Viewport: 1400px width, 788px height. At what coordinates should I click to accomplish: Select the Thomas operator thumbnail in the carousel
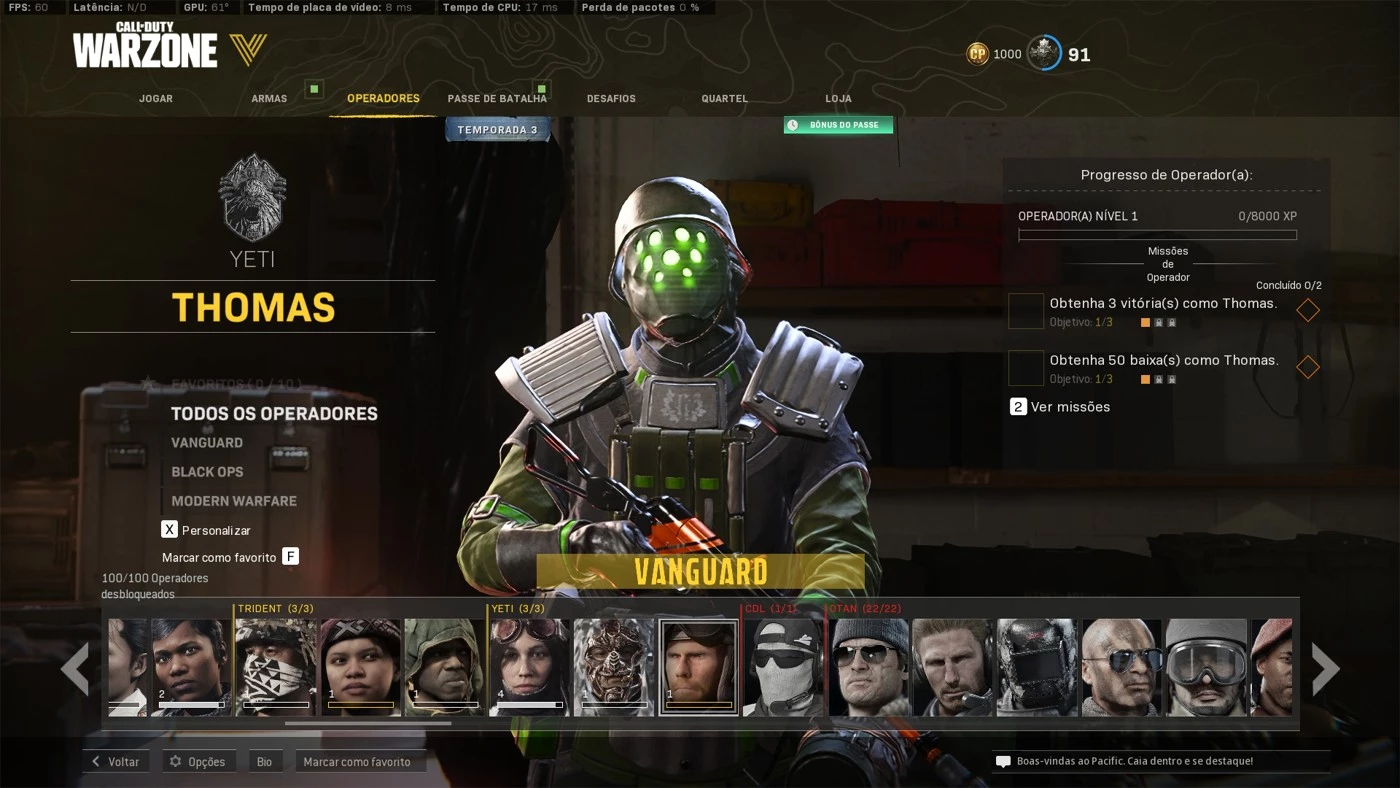699,668
